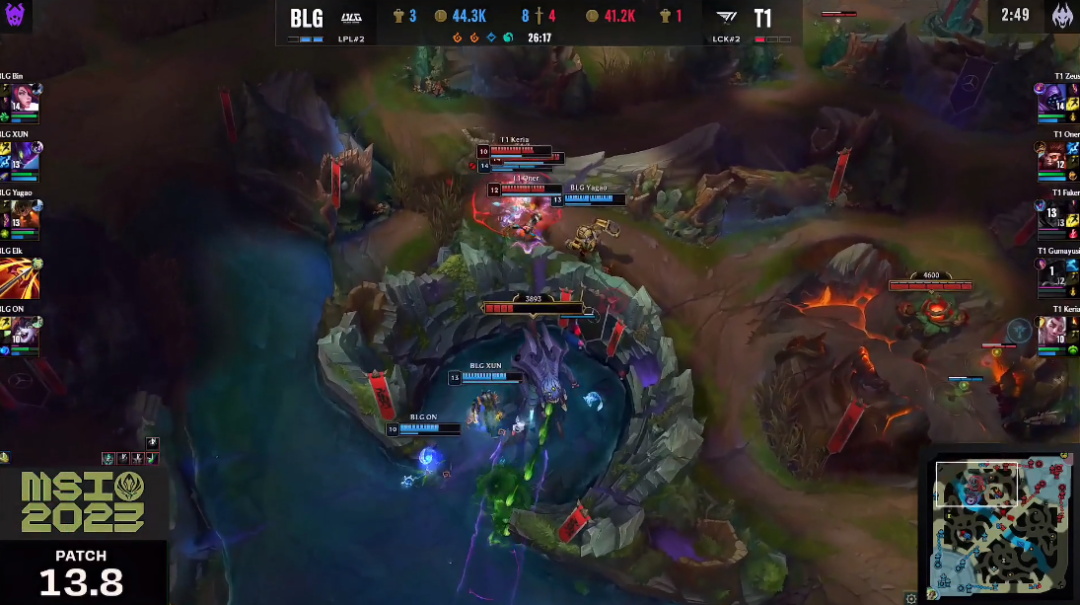This screenshot has height=605, width=1080.
Task: Click the T1 team logo on the scoreboard
Action: pyautogui.click(x=725, y=17)
